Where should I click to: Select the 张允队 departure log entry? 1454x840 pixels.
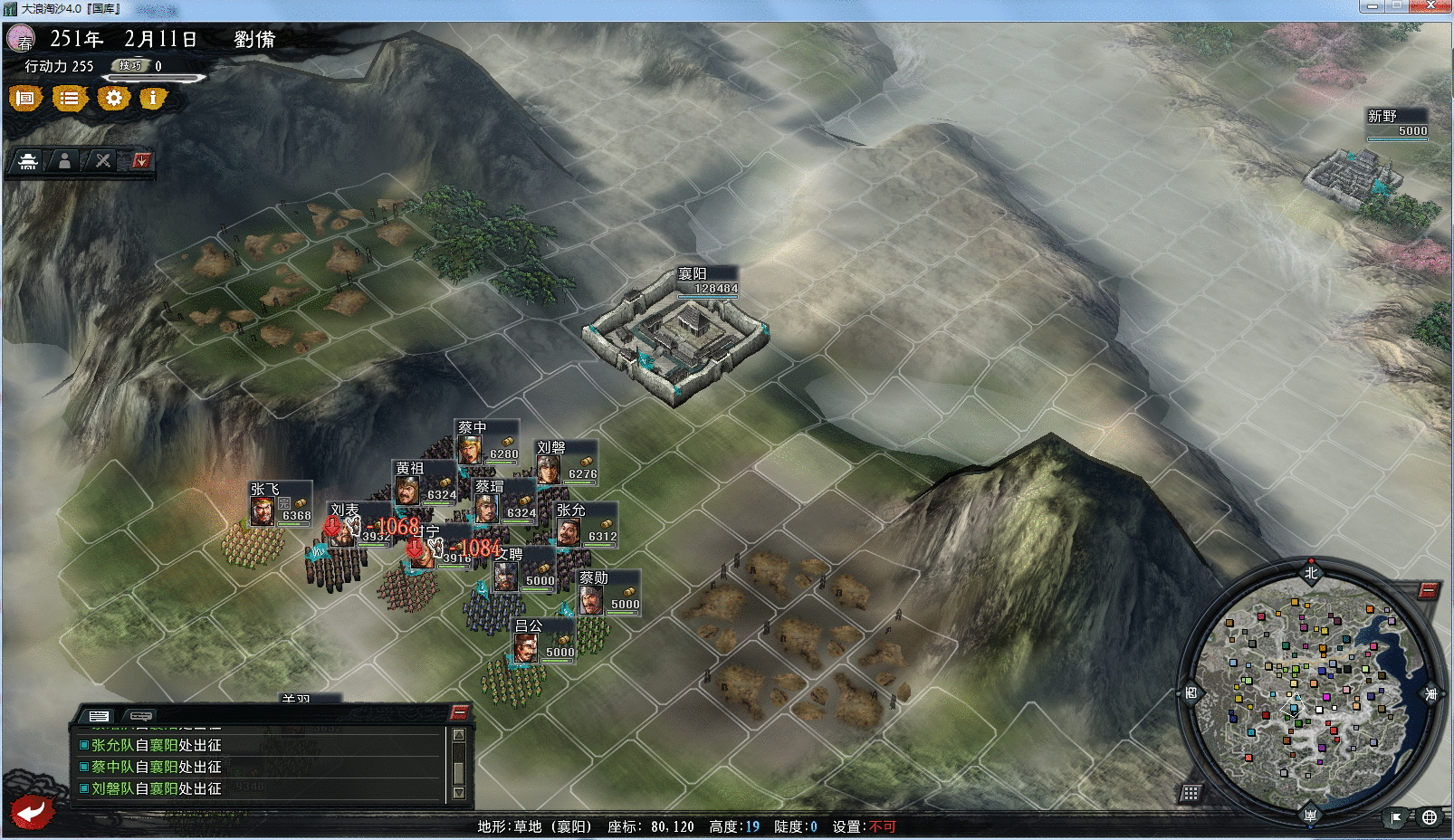[156, 745]
